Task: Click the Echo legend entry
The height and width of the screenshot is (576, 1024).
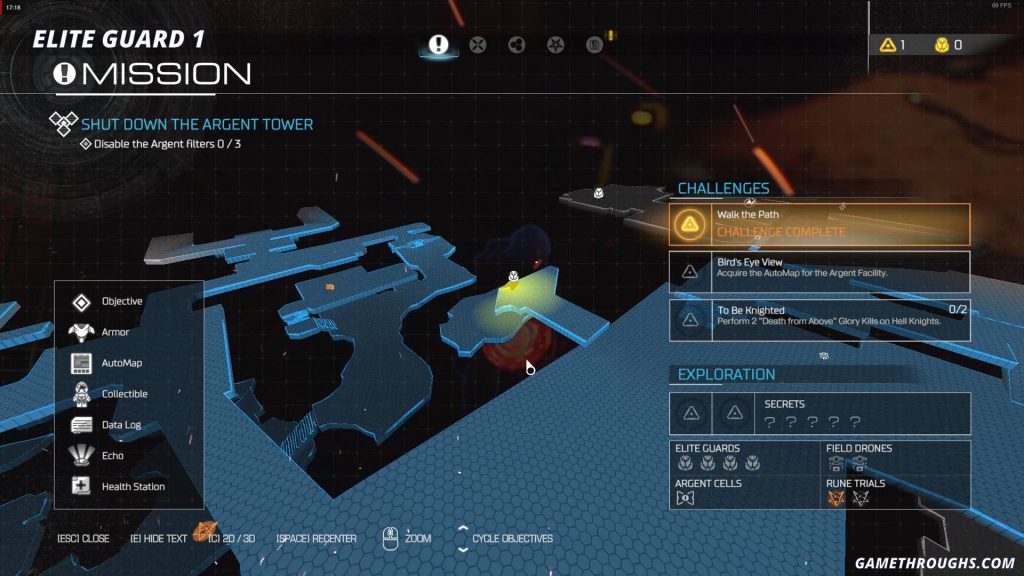Action: (112, 456)
